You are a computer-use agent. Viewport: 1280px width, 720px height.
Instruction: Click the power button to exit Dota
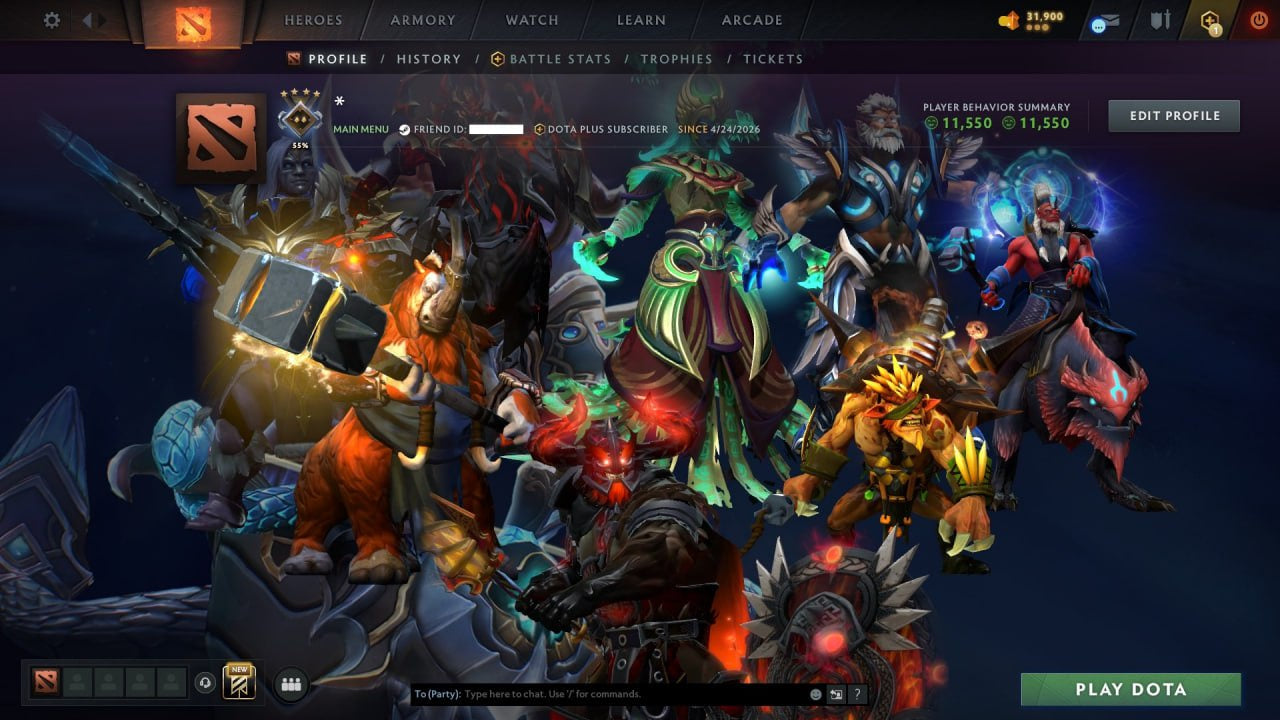point(1259,19)
